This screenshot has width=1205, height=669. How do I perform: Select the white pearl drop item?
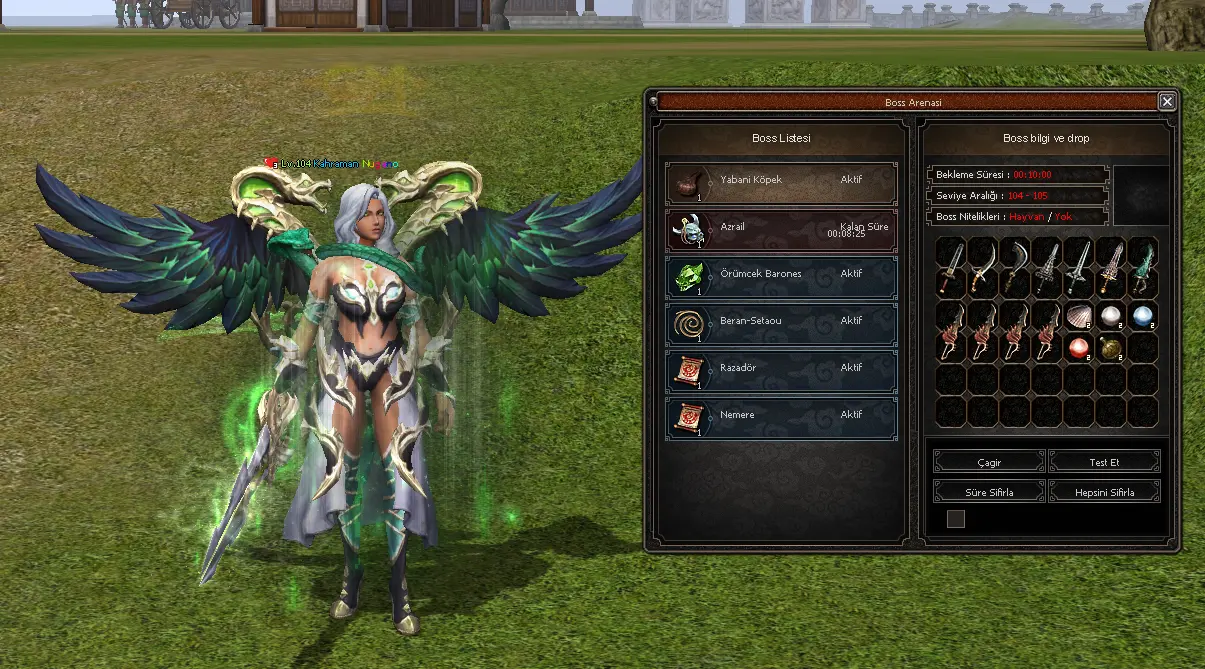click(1110, 316)
